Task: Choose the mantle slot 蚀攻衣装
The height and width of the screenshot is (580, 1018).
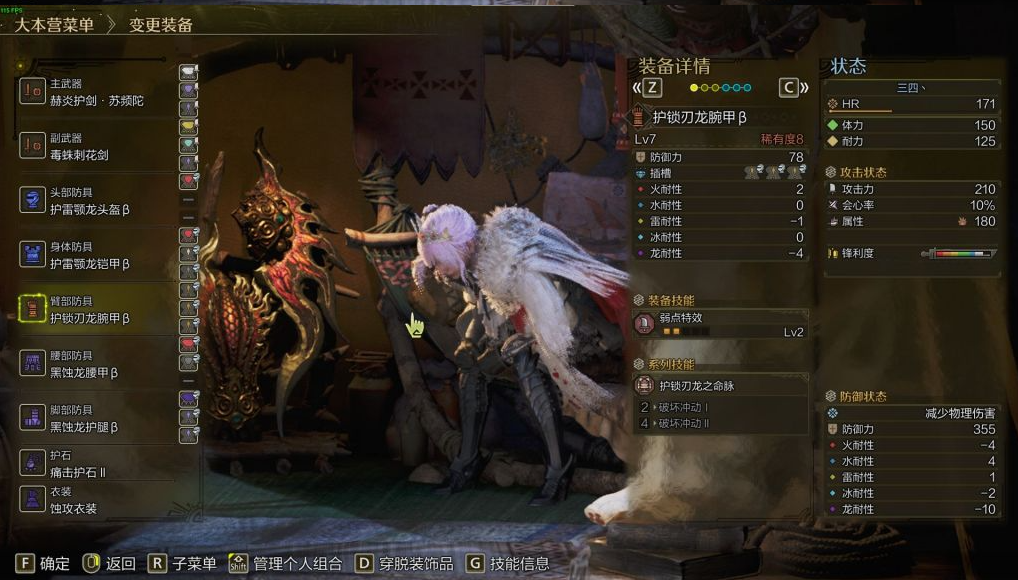Action: click(95, 500)
